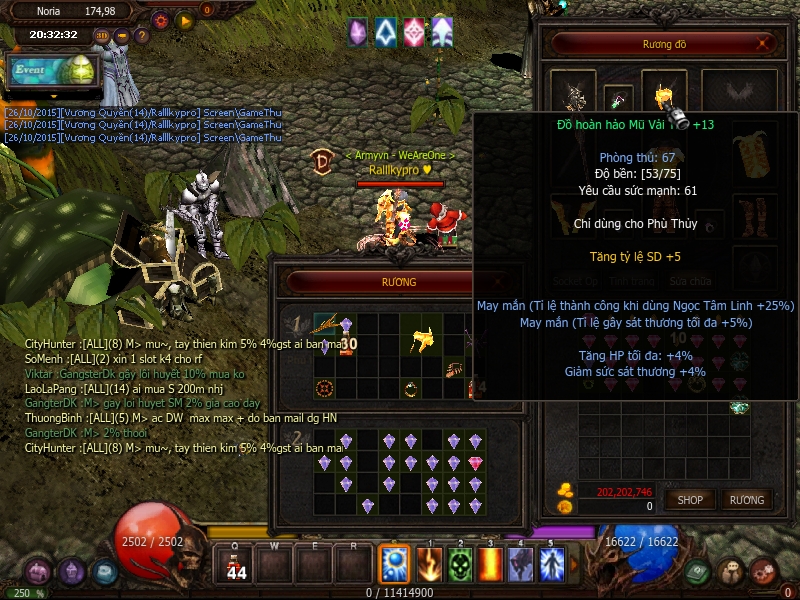Open the SHOP button in inventory
Viewport: 800px width, 600px height.
(690, 499)
